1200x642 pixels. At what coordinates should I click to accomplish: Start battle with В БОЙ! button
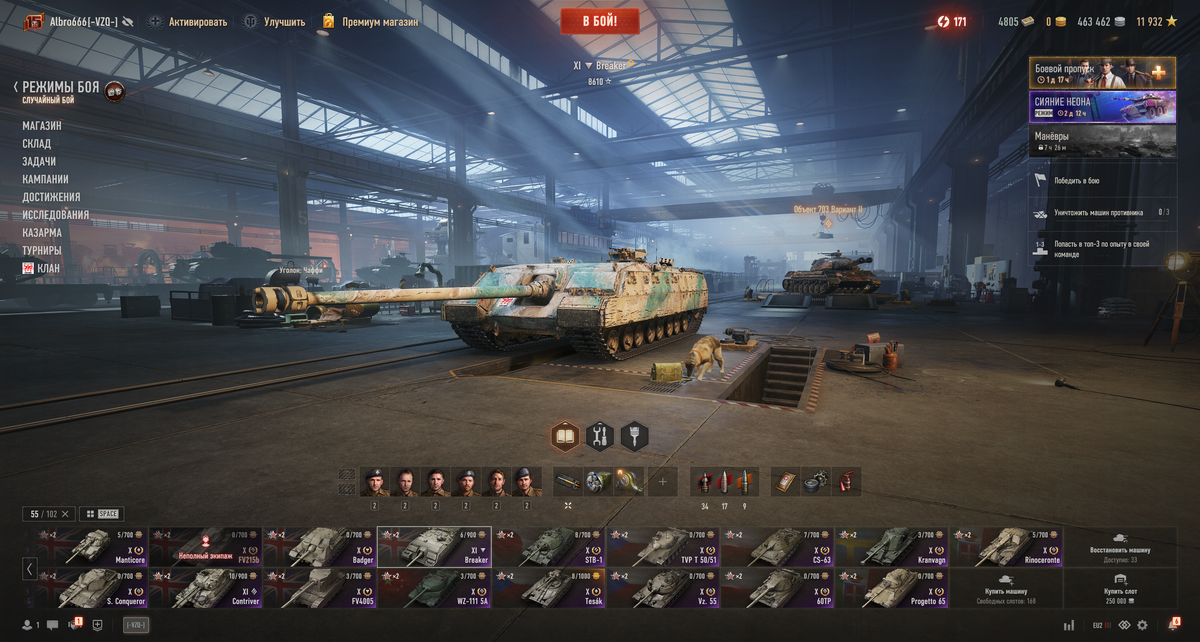(x=599, y=21)
